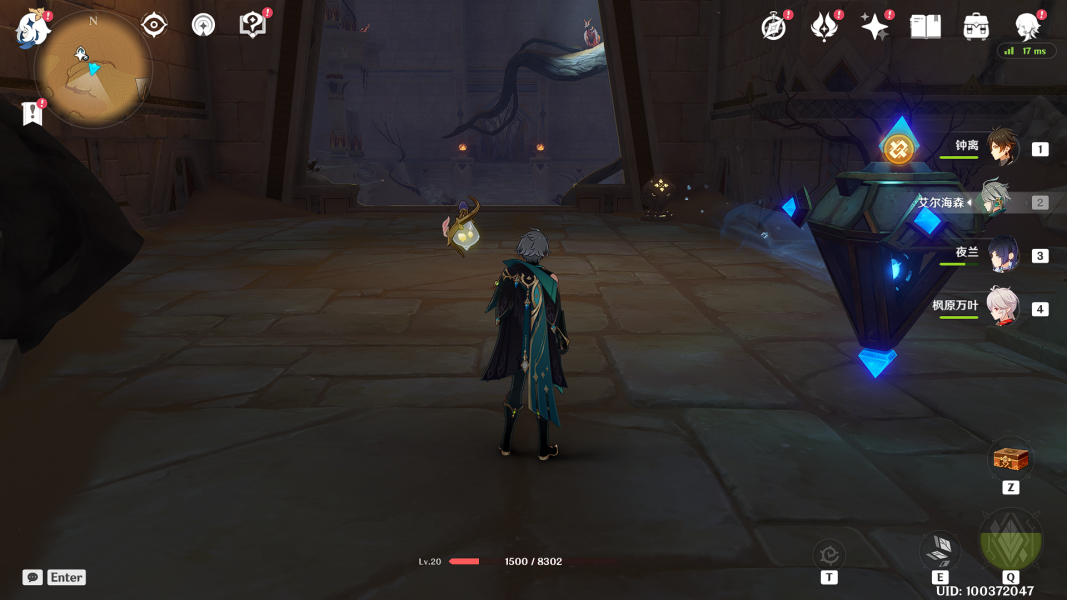The width and height of the screenshot is (1067, 600).
Task: Use the treasure chest gadget
Action: [x=1010, y=459]
